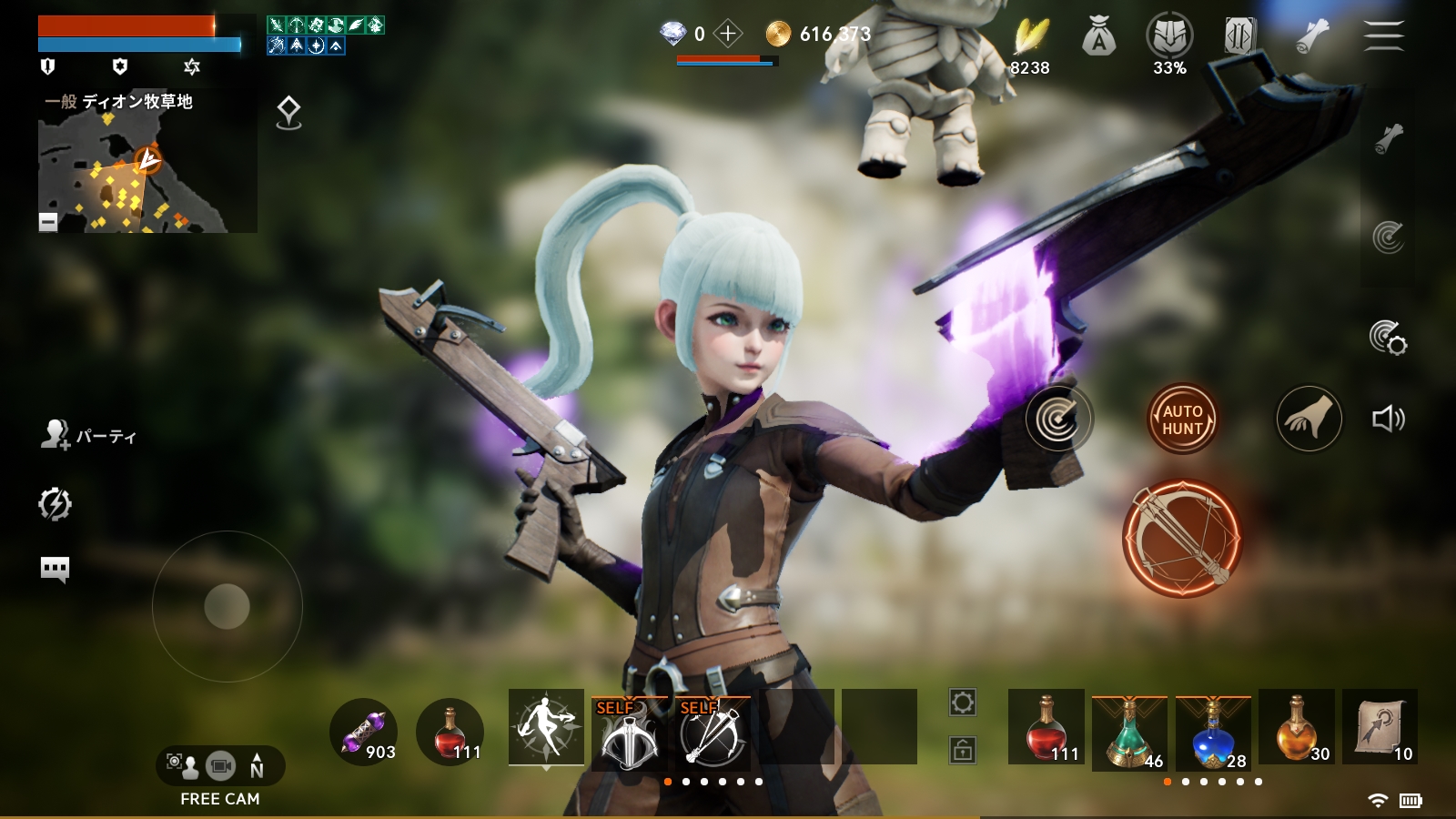Open the bag inventory icon
The height and width of the screenshot is (819, 1456).
tap(1098, 37)
